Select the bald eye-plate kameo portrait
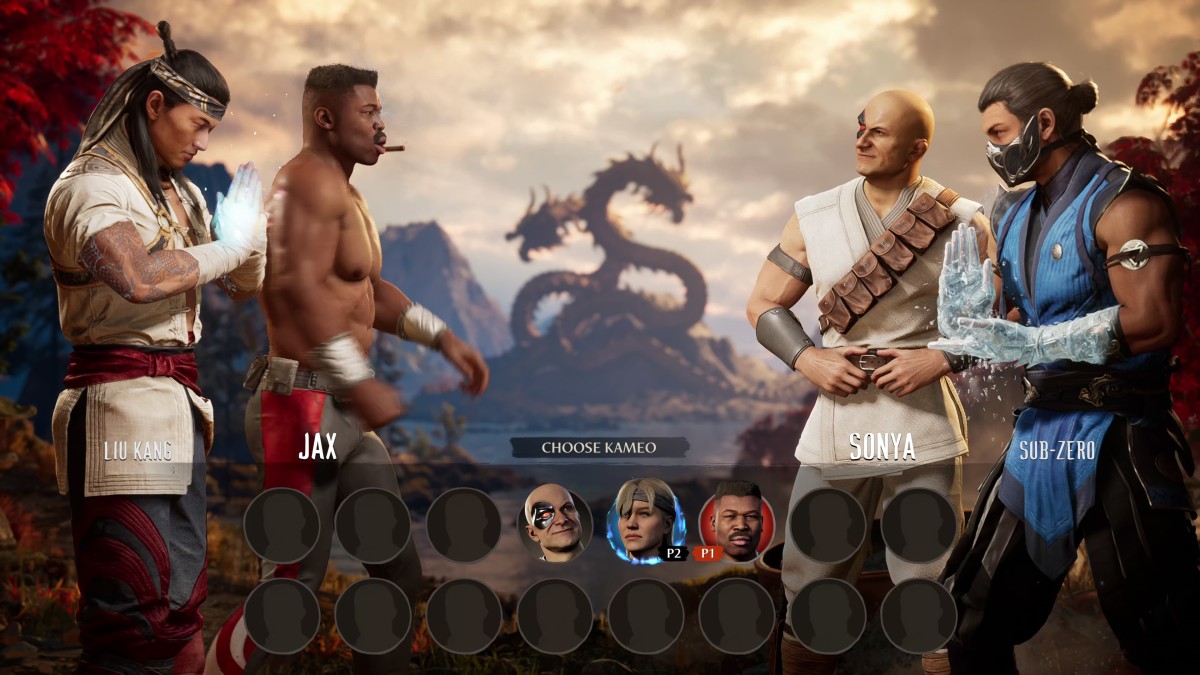 555,524
